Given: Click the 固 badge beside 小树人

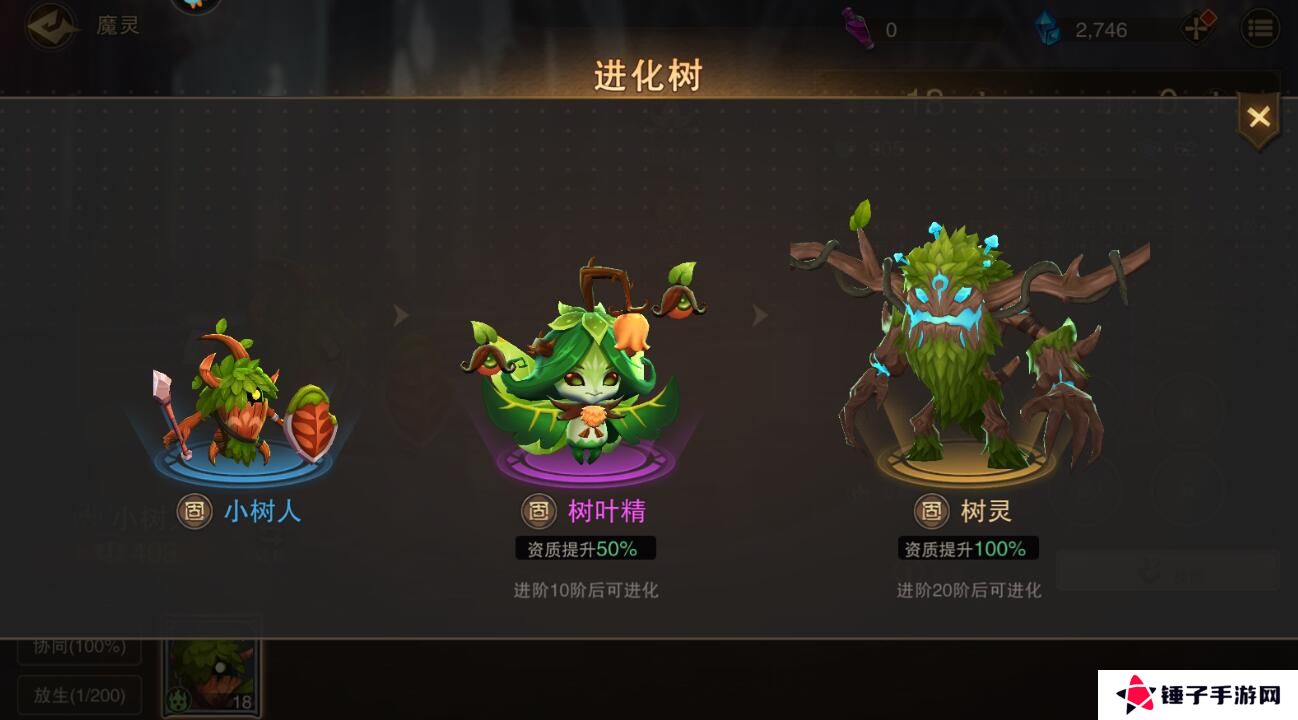Looking at the screenshot, I should (x=193, y=511).
